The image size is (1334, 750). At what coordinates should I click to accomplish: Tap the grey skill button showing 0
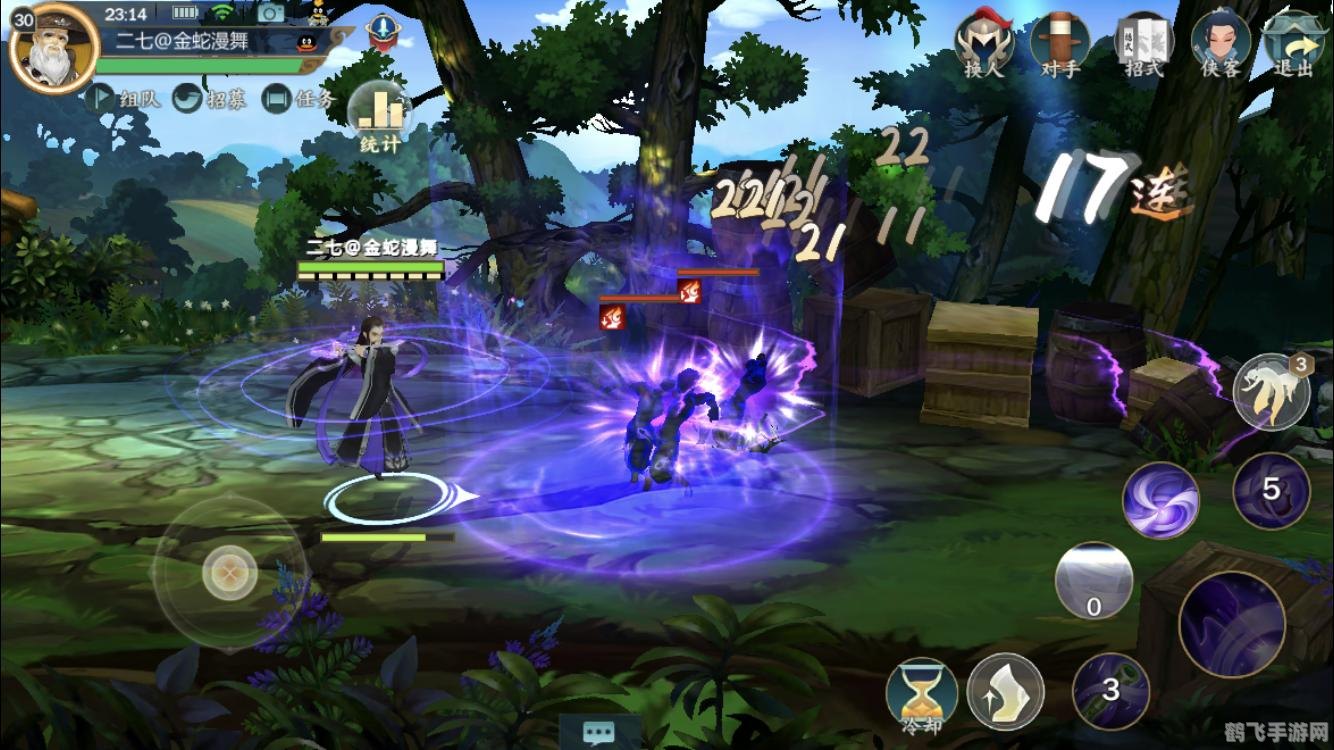pos(1094,582)
